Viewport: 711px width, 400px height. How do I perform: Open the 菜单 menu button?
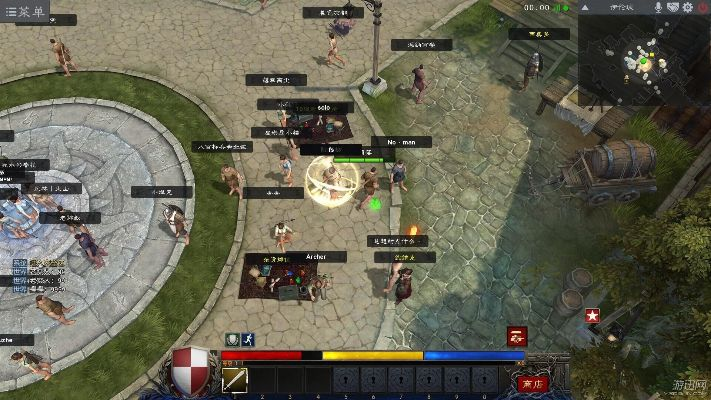click(24, 11)
